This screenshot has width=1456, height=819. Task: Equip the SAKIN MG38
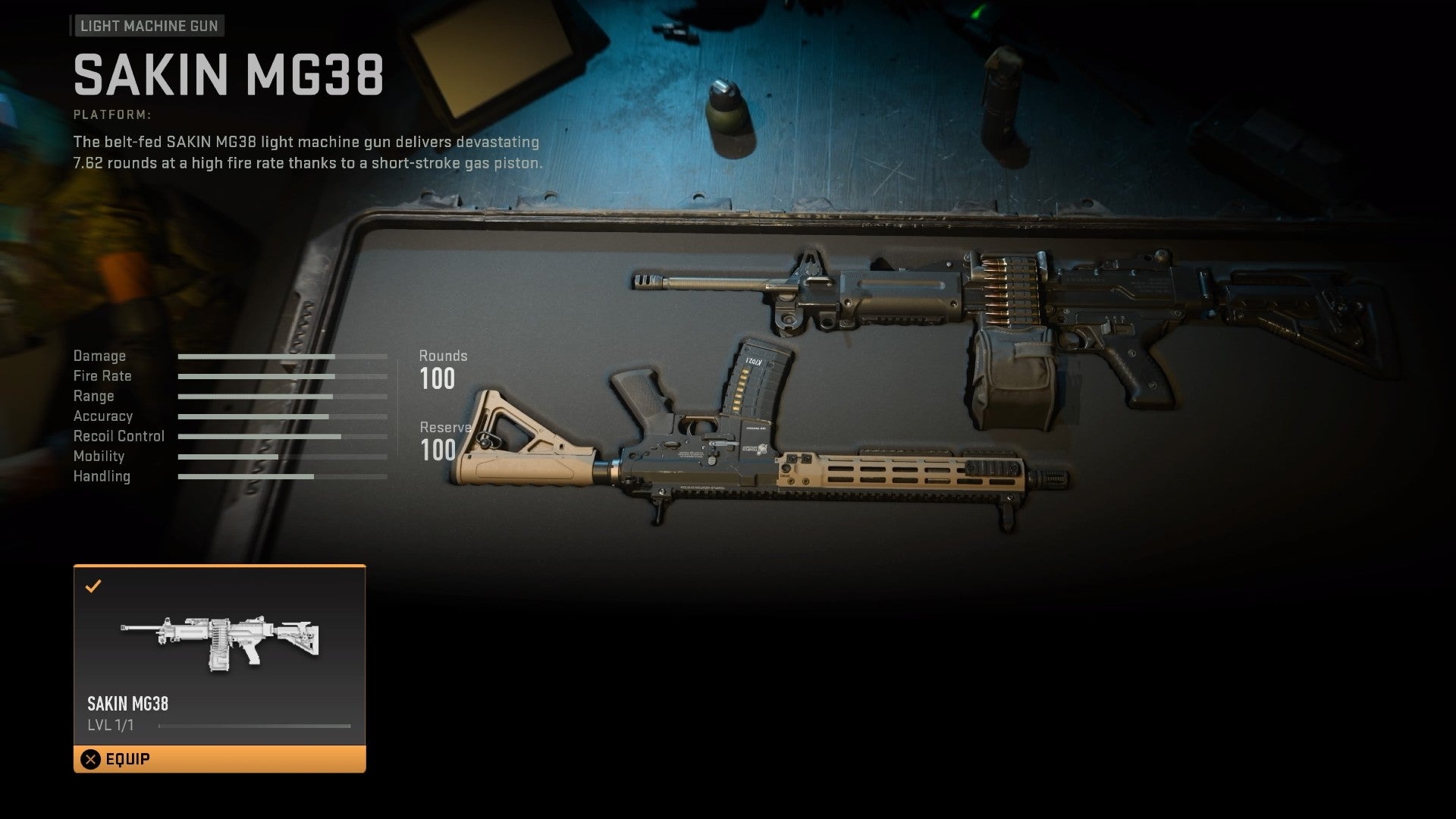tap(219, 759)
